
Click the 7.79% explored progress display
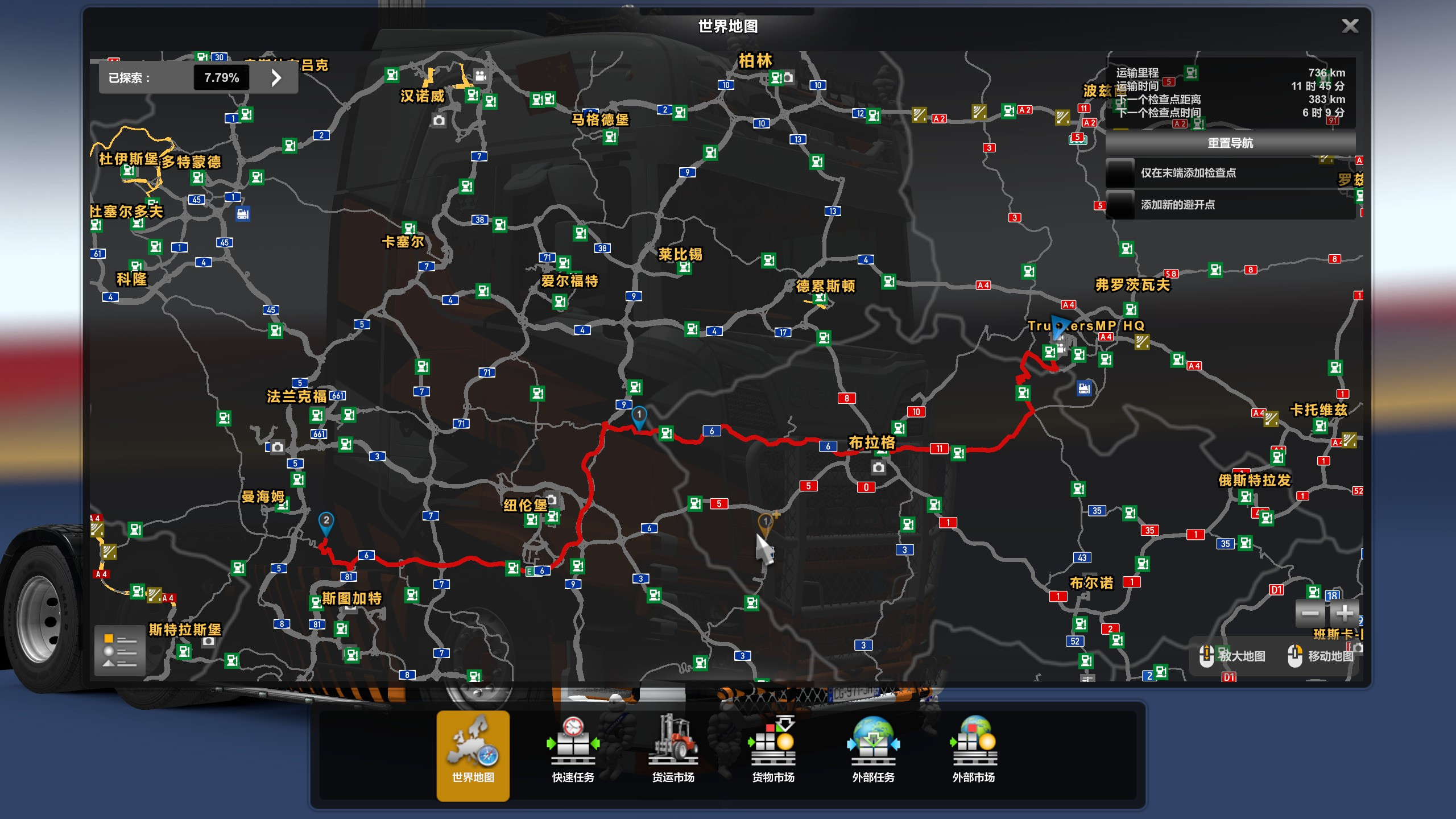pyautogui.click(x=221, y=78)
